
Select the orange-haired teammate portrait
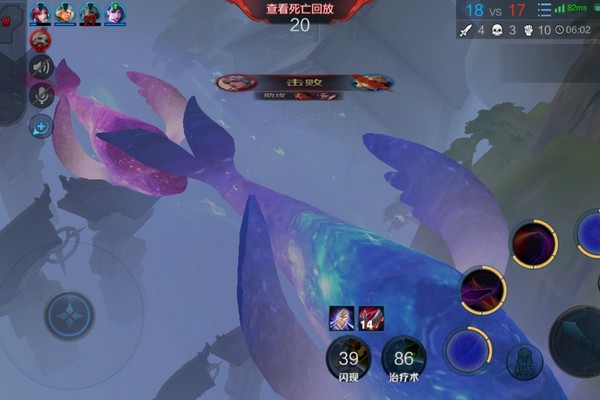[65, 13]
